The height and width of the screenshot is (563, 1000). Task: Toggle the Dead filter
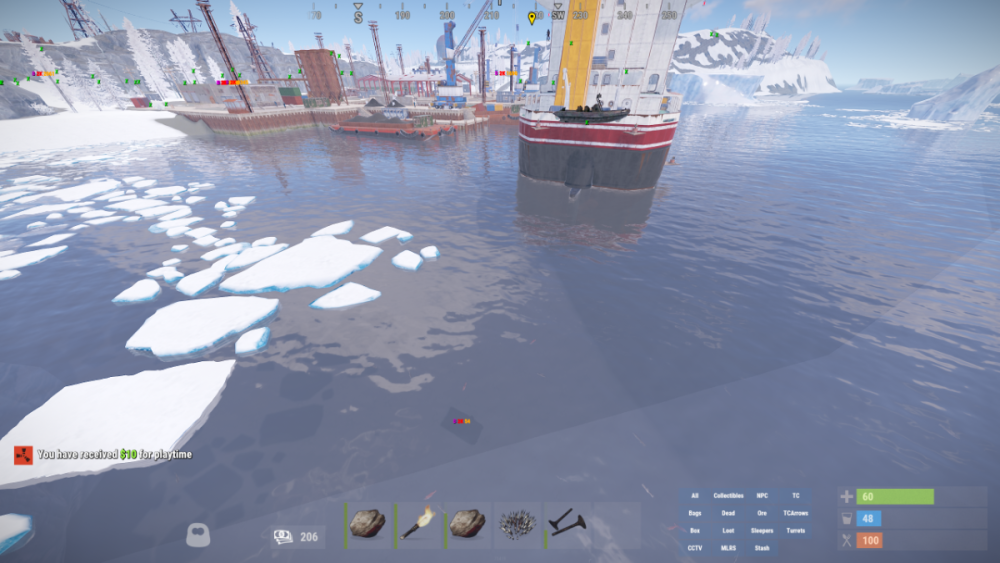click(x=729, y=513)
